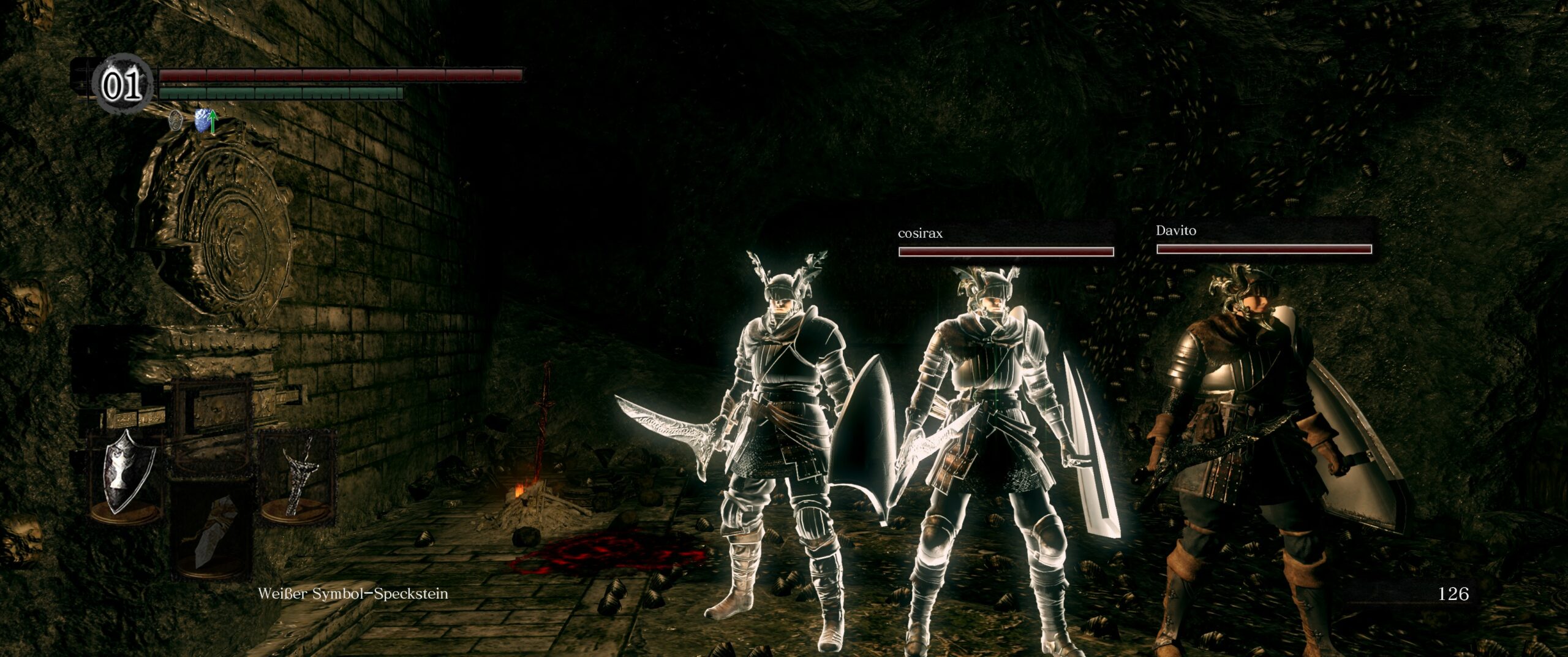
Task: Click the humanity counter showing 01
Action: click(121, 87)
